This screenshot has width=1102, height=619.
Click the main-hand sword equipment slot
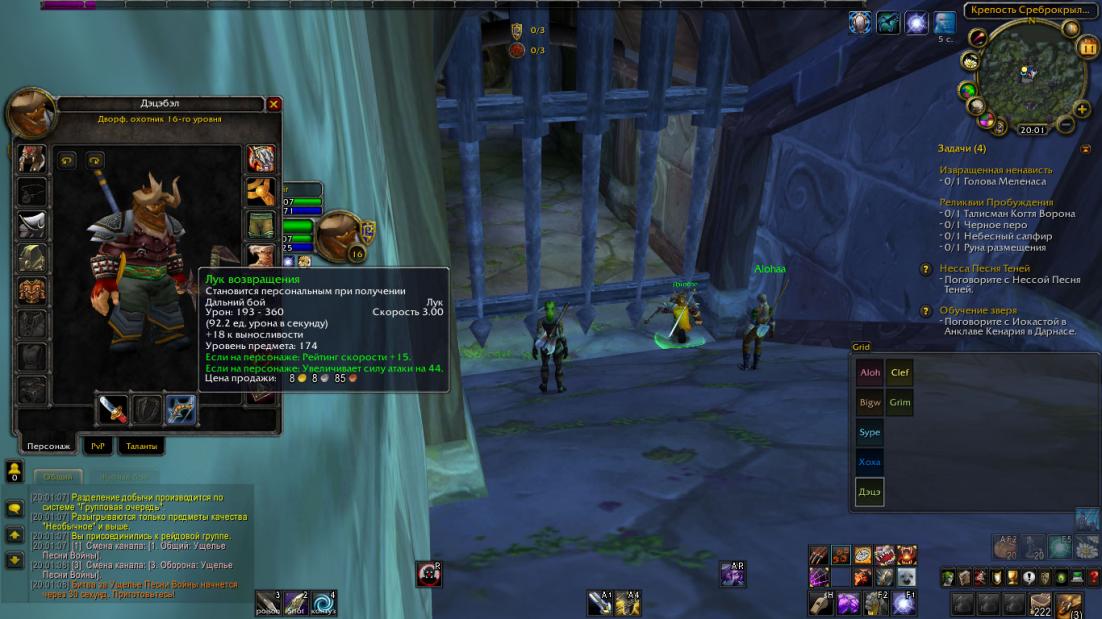(112, 409)
